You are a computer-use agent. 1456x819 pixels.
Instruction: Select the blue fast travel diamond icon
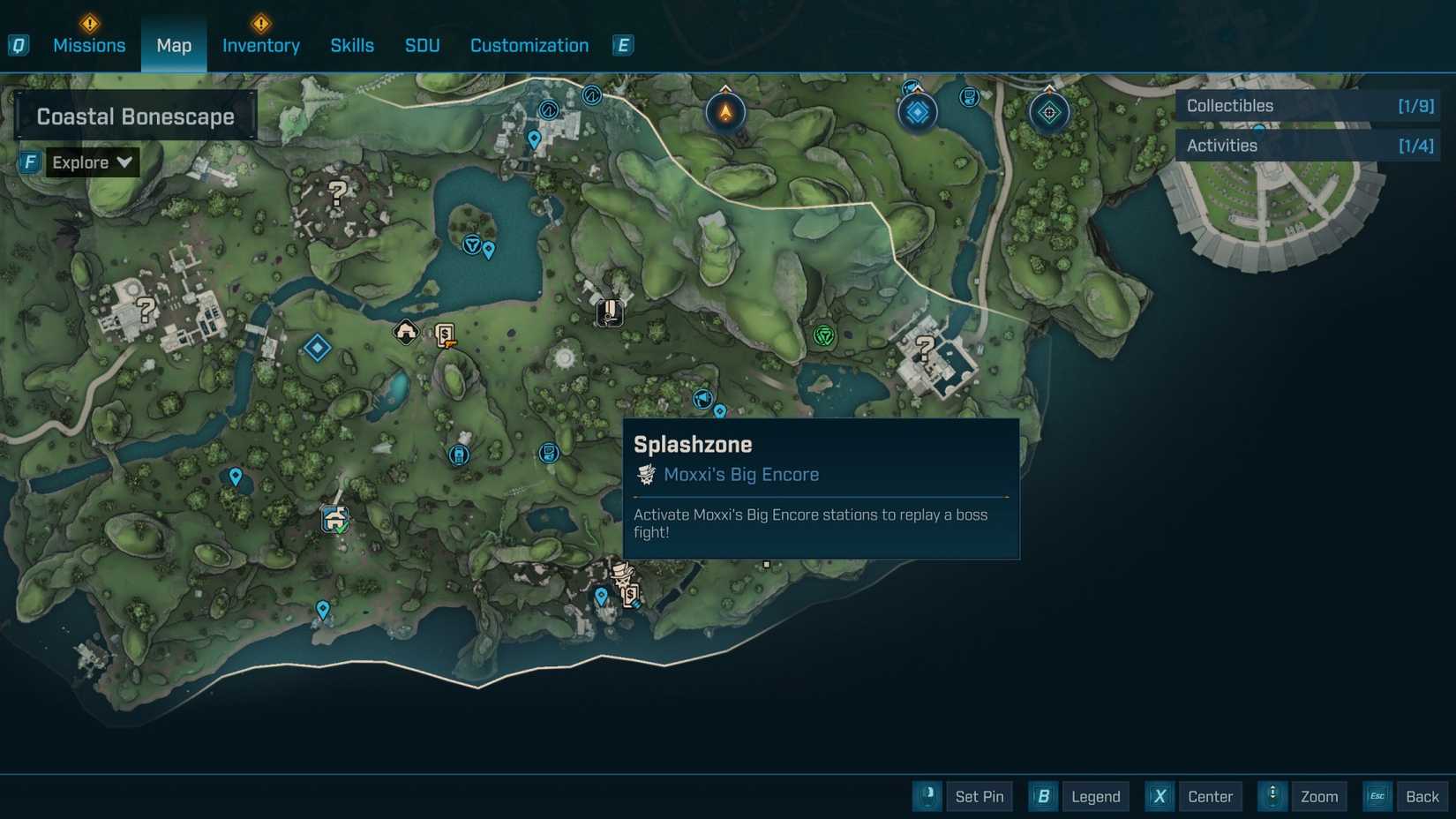(x=316, y=349)
